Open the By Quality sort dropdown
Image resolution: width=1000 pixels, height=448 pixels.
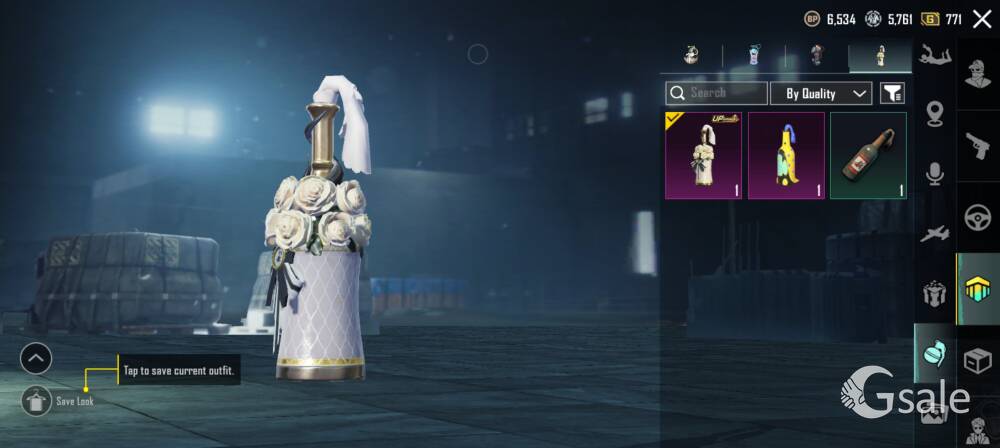point(821,93)
